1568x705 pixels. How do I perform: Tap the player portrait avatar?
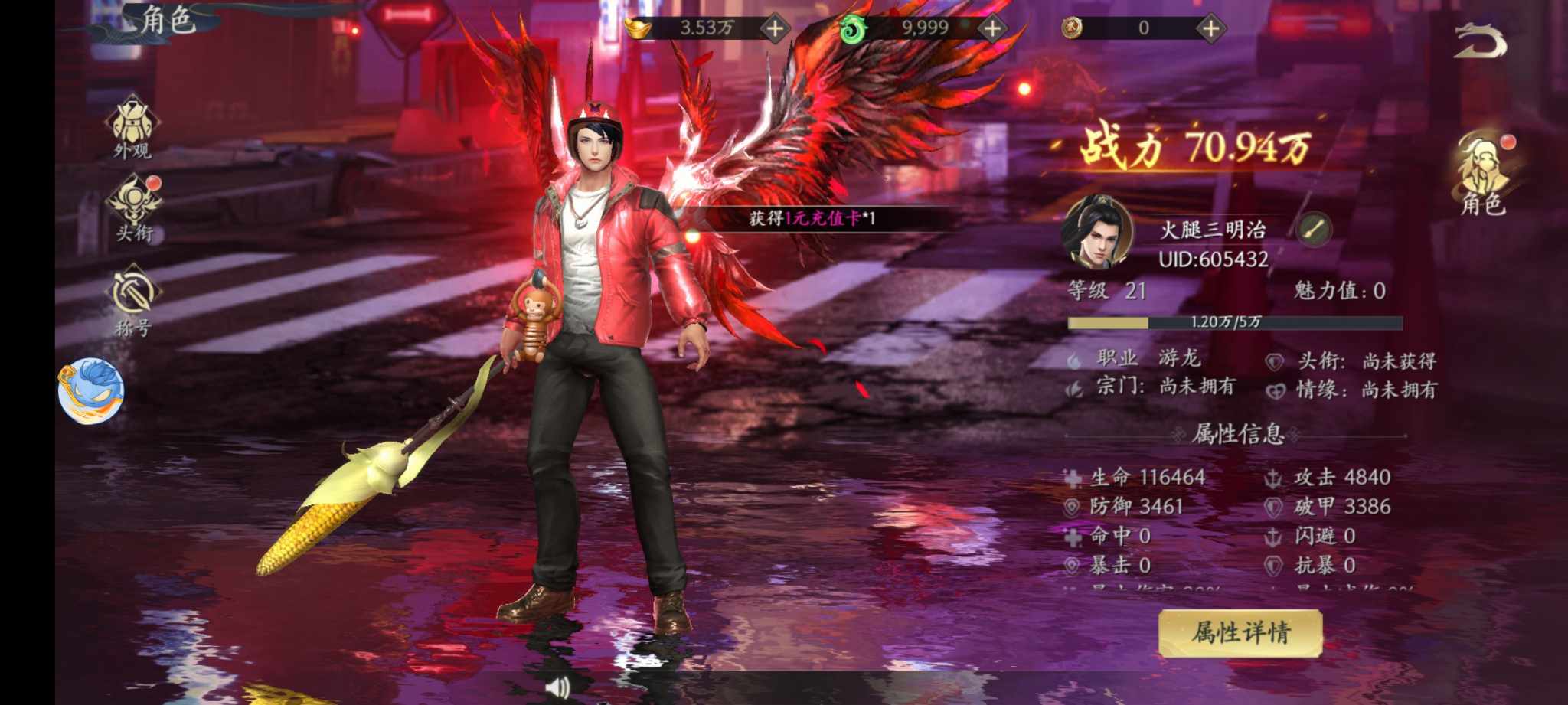coord(1096,232)
